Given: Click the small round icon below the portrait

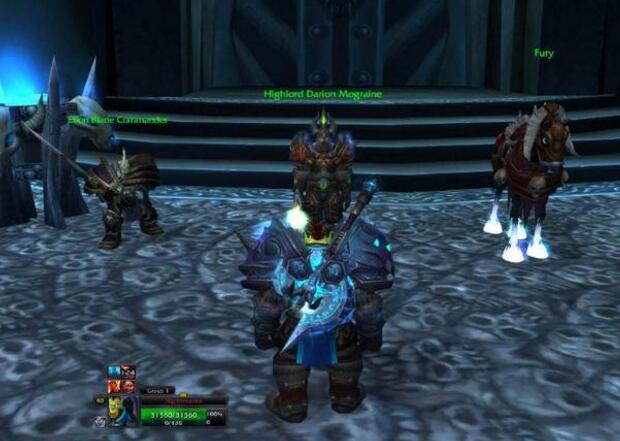Looking at the screenshot, I should (x=100, y=421).
